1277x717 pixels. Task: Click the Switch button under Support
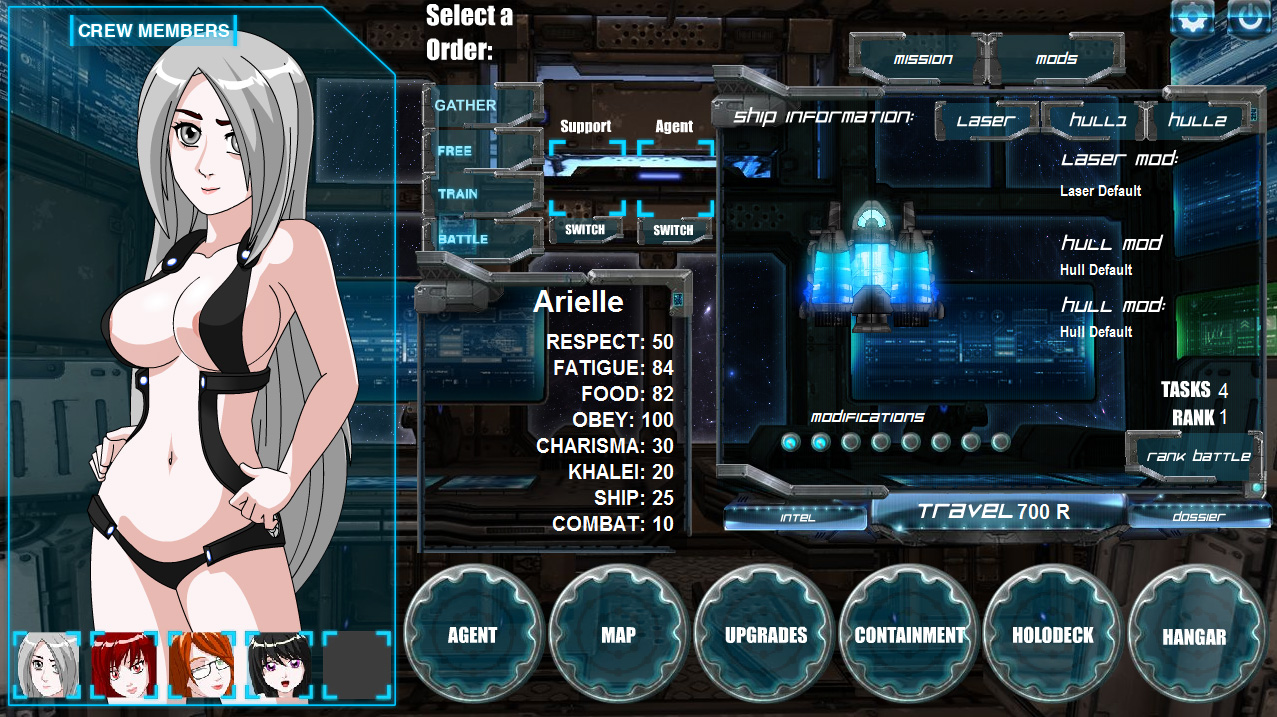click(585, 230)
